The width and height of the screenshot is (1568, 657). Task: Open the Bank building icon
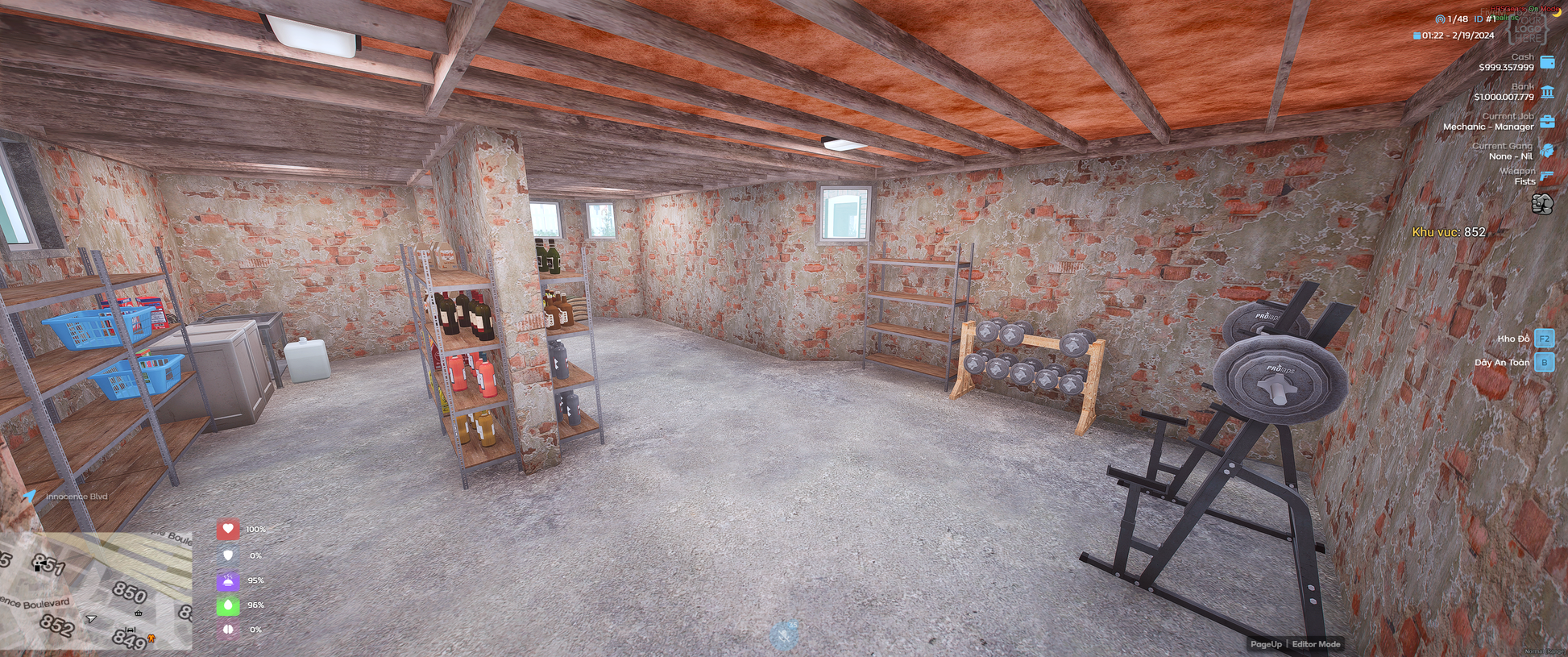point(1547,92)
